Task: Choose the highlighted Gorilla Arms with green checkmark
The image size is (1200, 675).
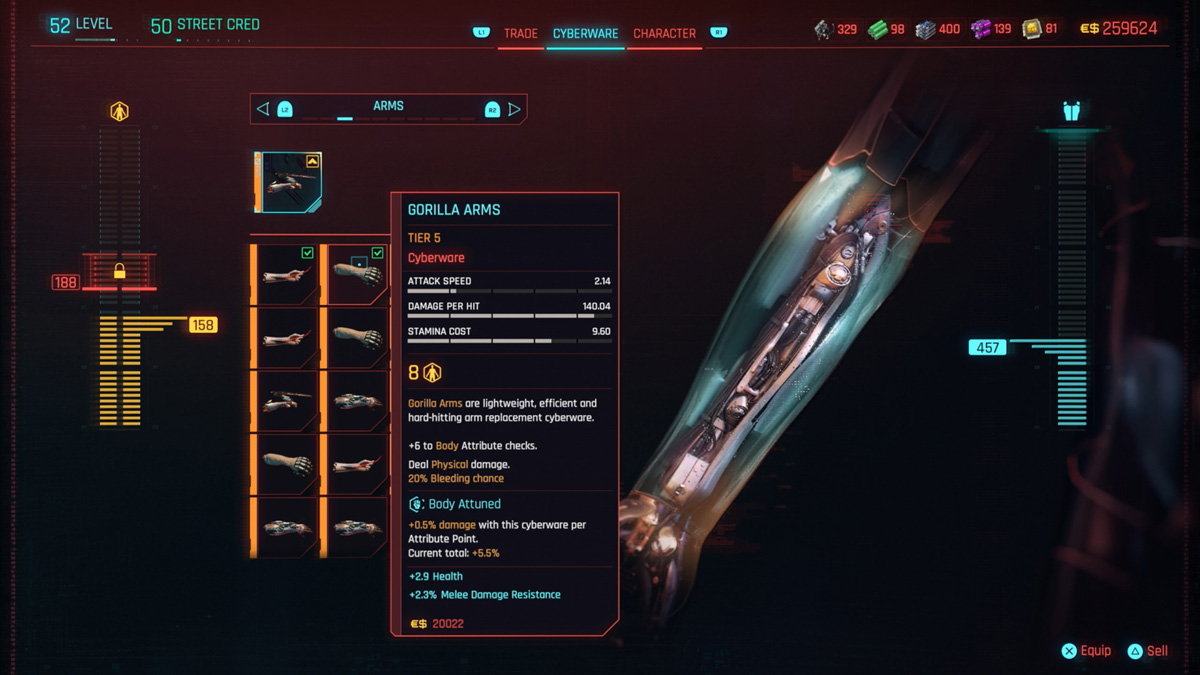Action: [x=355, y=274]
